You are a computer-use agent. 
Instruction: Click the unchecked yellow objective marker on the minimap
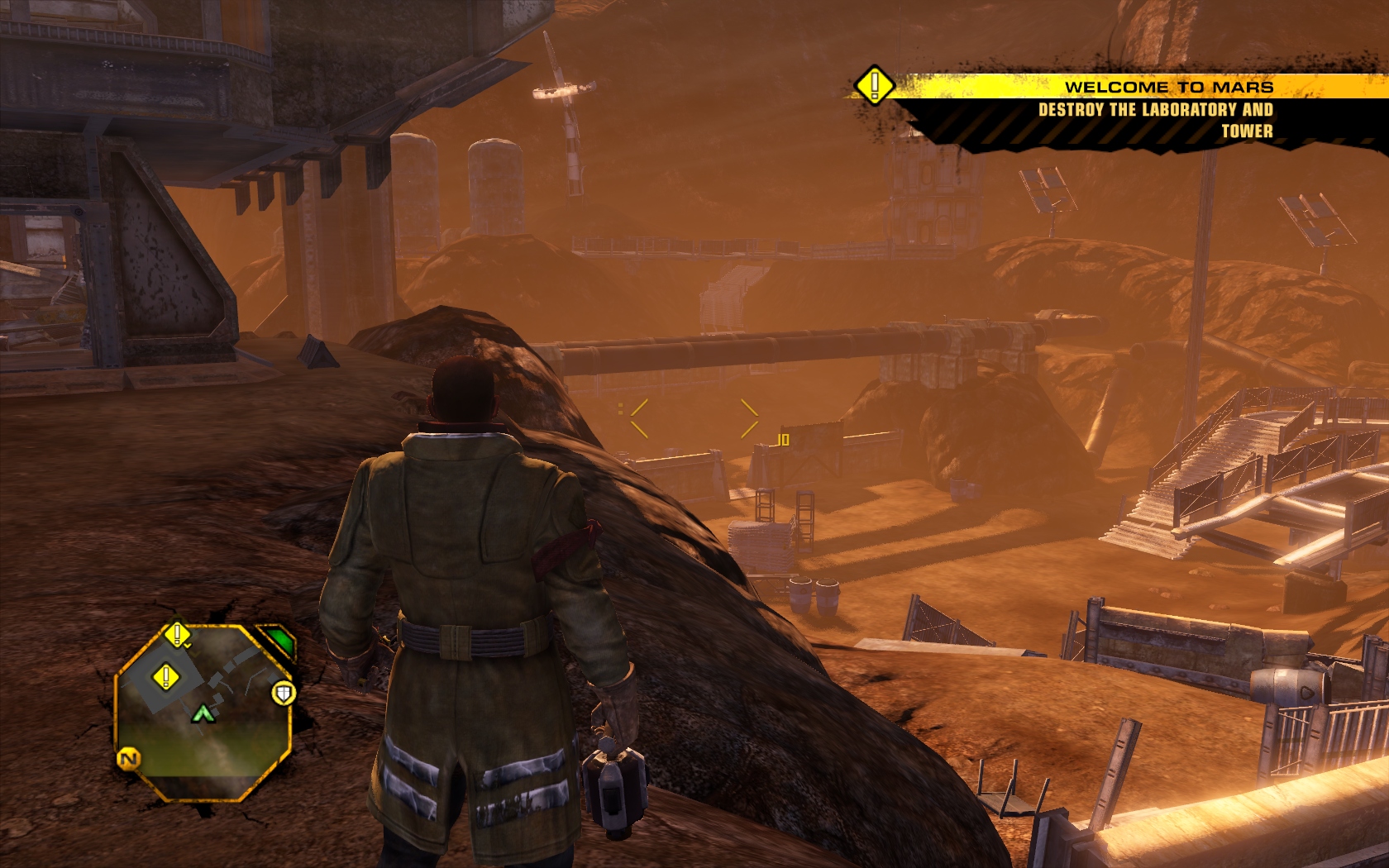165,678
